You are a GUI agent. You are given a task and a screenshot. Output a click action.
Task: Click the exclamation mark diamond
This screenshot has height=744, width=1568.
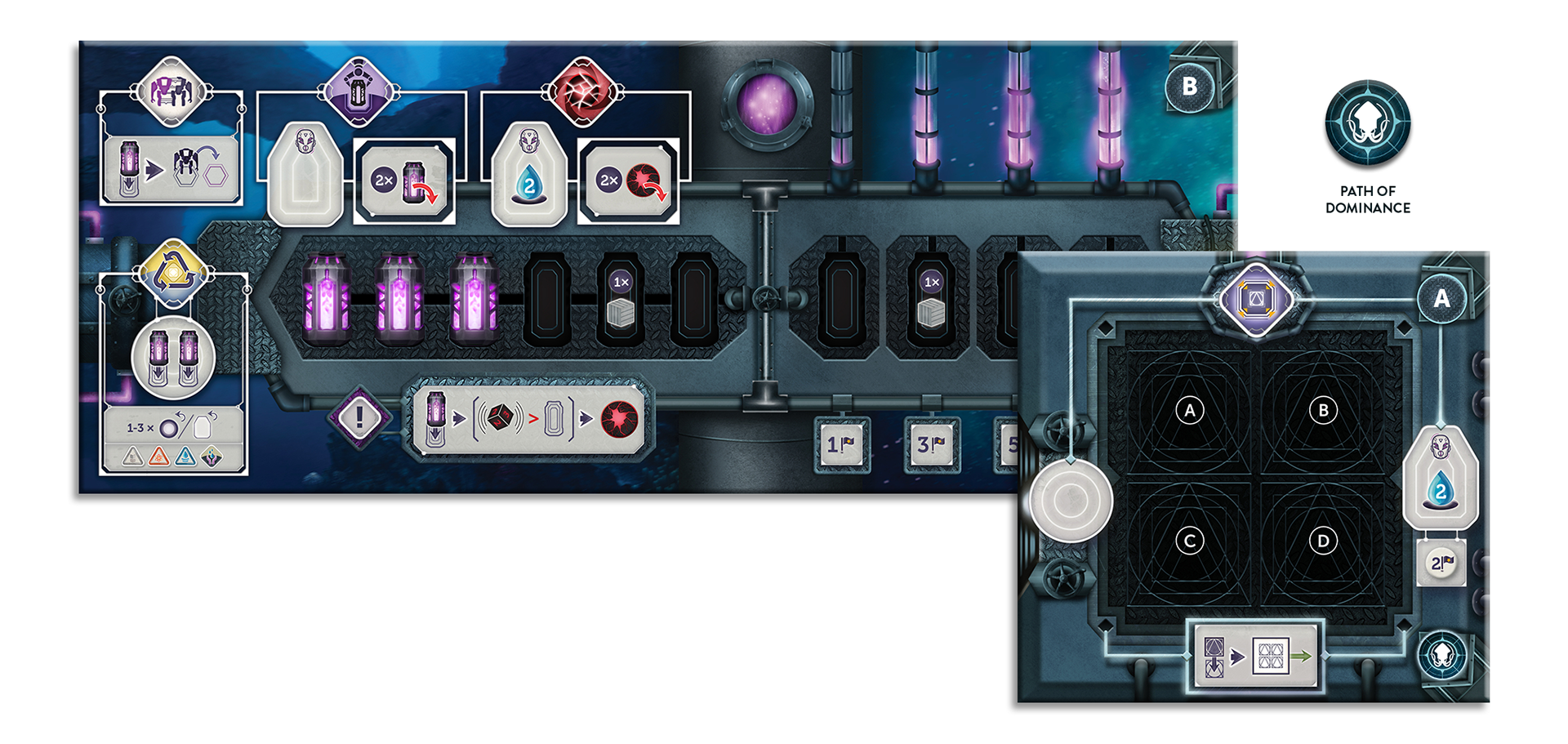coord(359,418)
